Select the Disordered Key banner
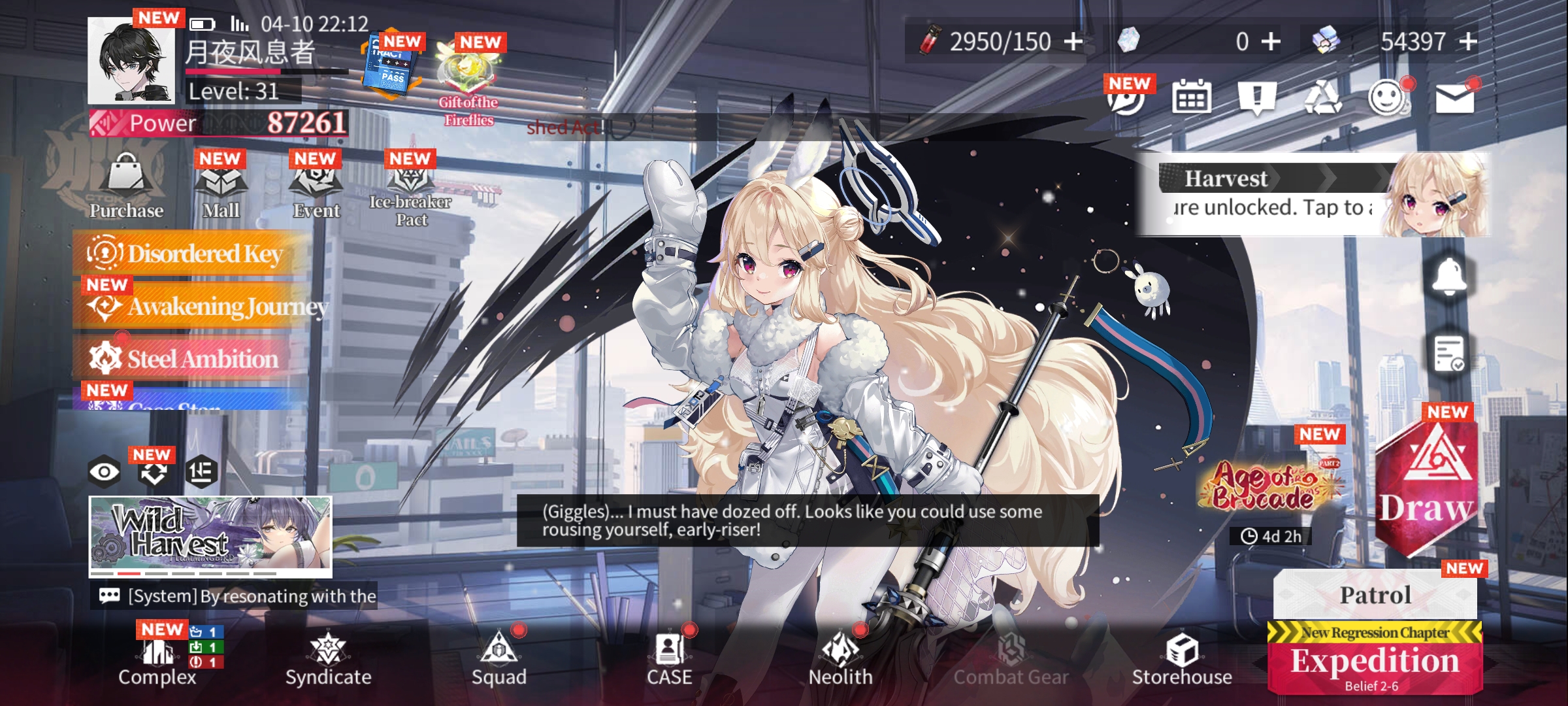 pyautogui.click(x=189, y=254)
